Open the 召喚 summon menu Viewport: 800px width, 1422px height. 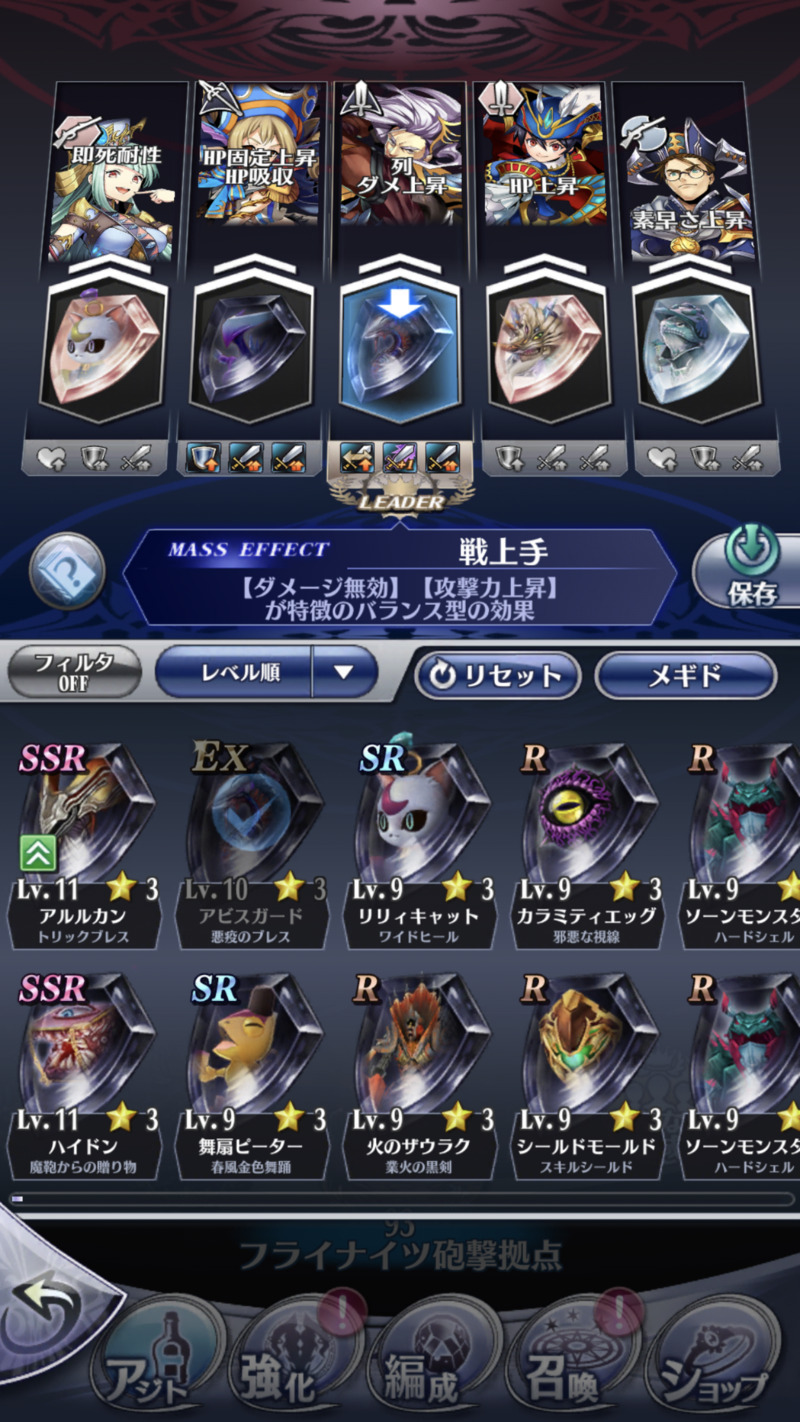(570, 1365)
